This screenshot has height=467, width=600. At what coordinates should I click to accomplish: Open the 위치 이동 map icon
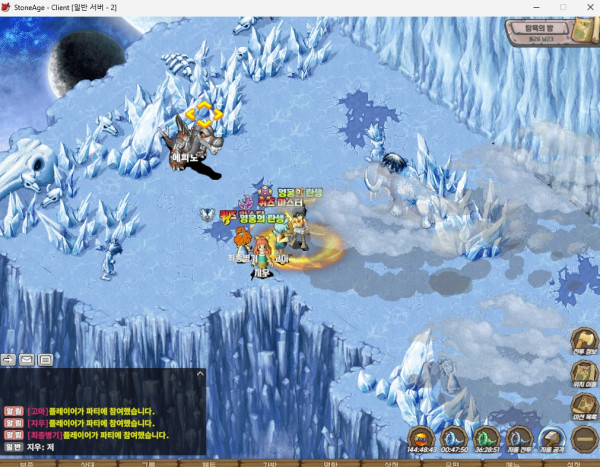[584, 374]
